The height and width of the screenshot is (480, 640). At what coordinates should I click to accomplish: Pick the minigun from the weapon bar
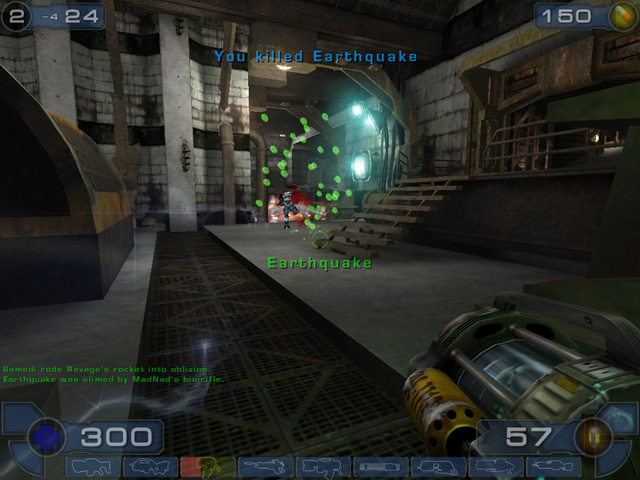[x=380, y=467]
